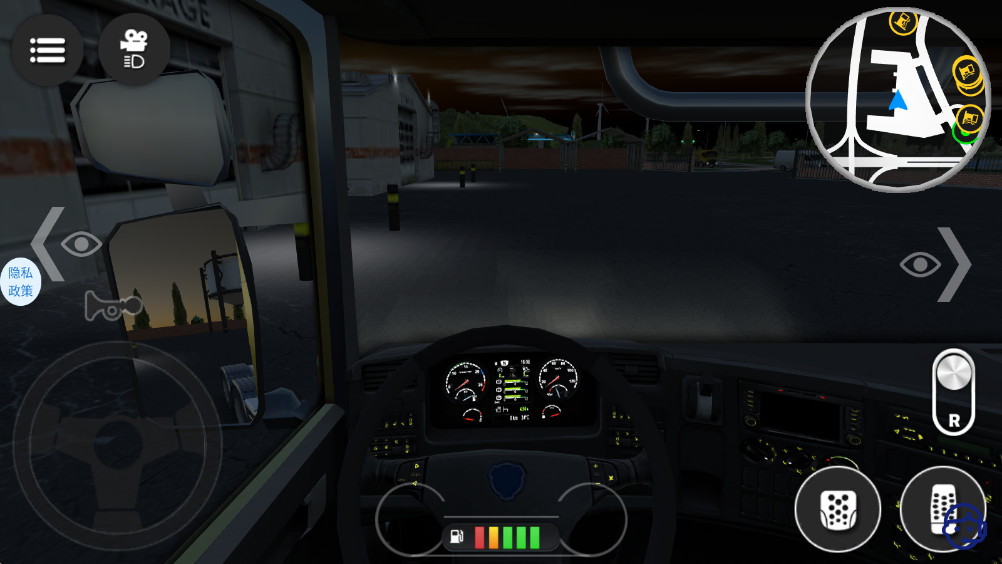Switch the camera view

pyautogui.click(x=134, y=49)
